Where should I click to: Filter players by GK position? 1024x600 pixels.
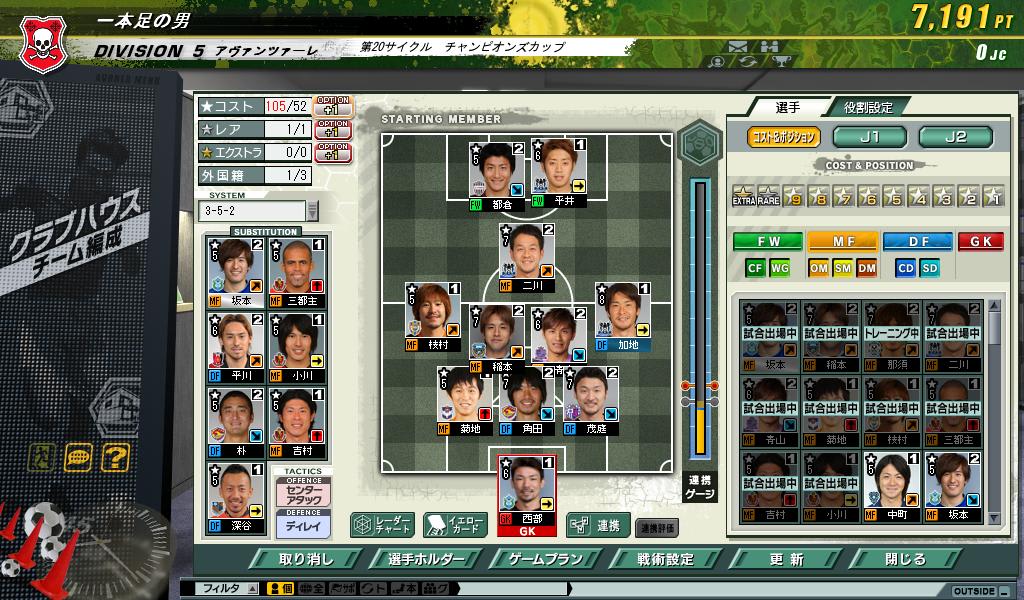pos(980,241)
